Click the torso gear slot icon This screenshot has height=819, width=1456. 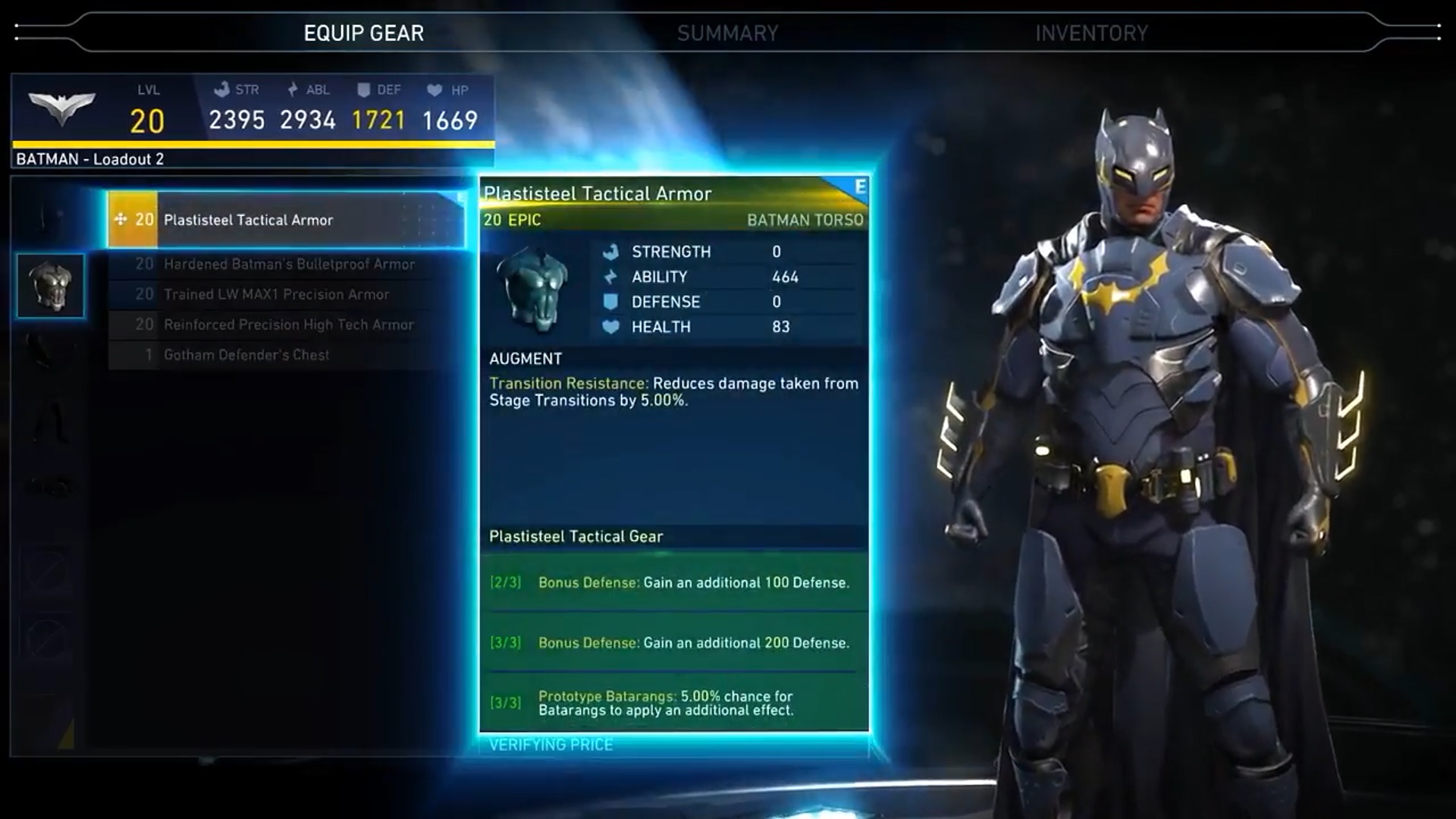51,285
